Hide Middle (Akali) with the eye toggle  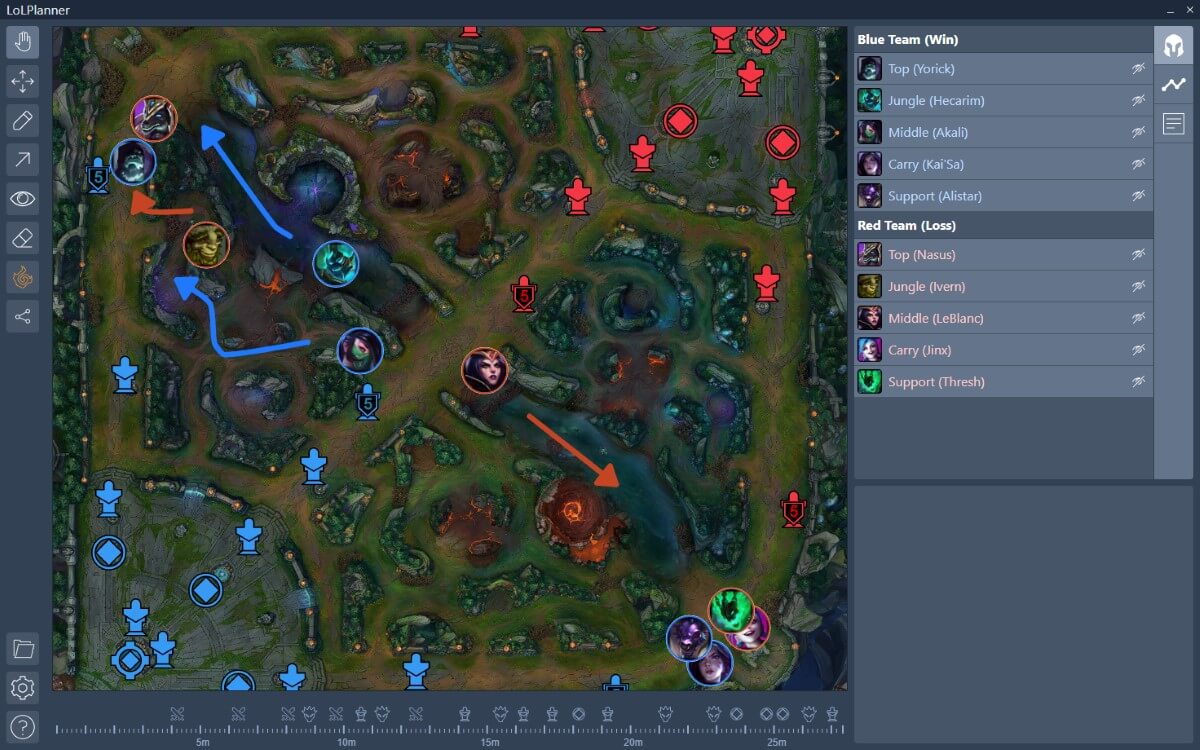coord(1138,133)
